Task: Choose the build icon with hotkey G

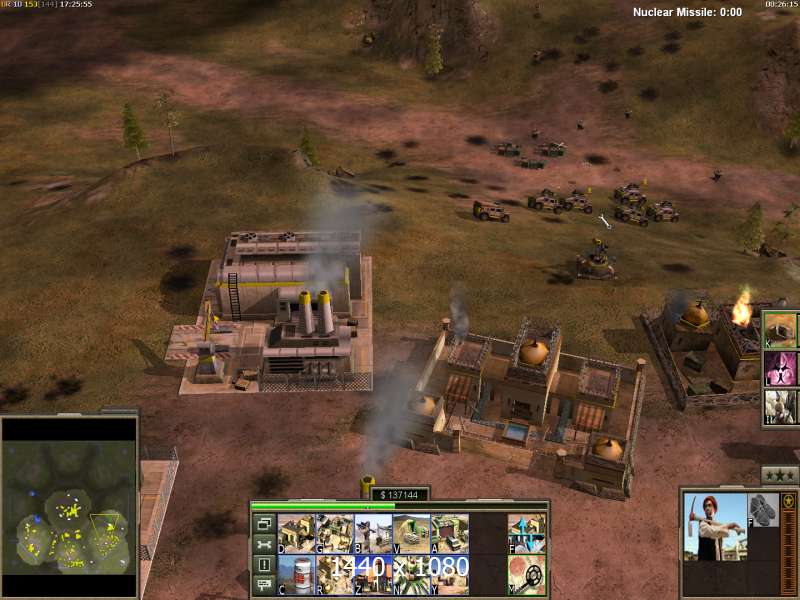Action: [x=335, y=533]
